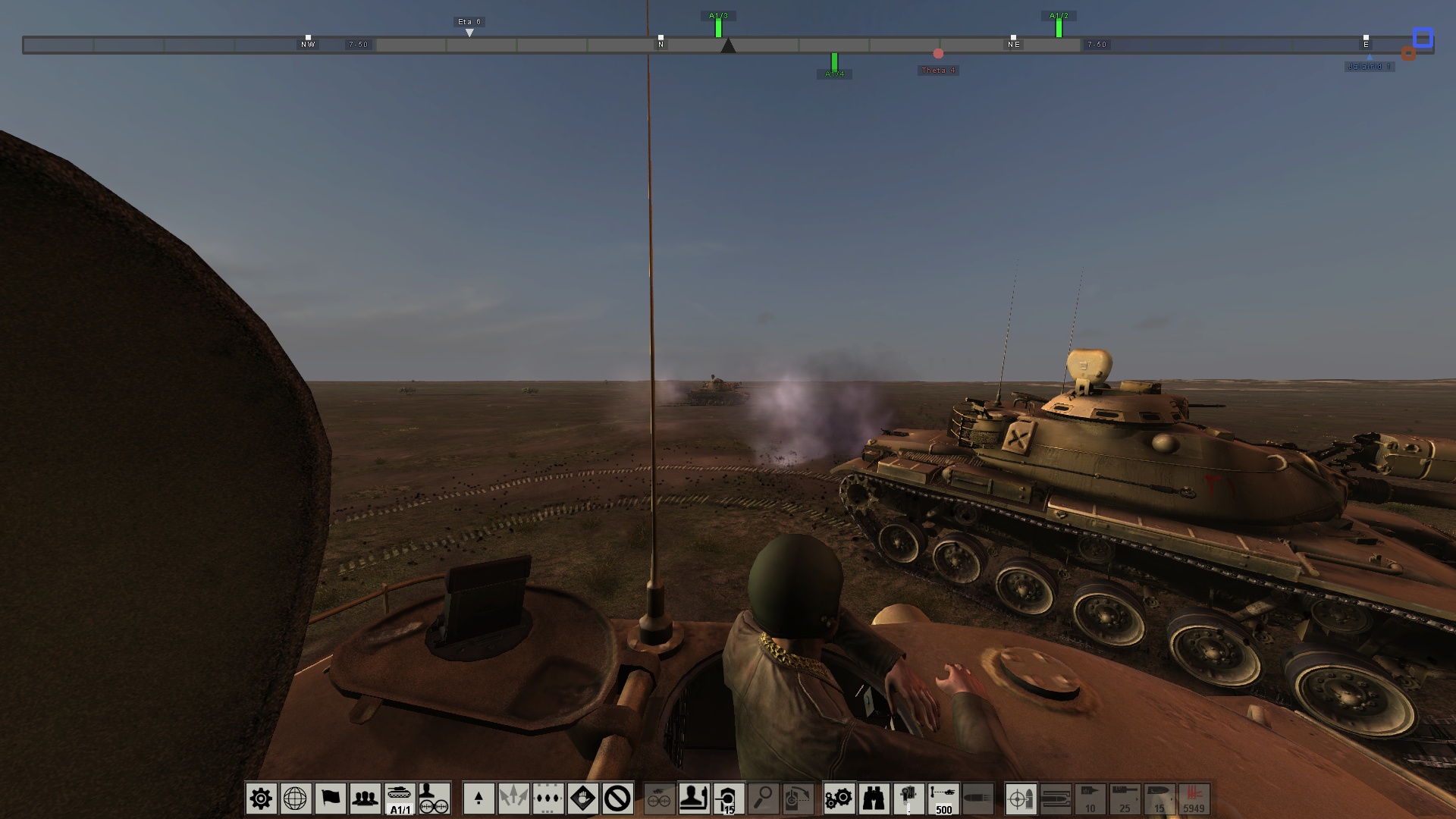
Task: Toggle the cancel orders prohibition icon
Action: (x=618, y=799)
